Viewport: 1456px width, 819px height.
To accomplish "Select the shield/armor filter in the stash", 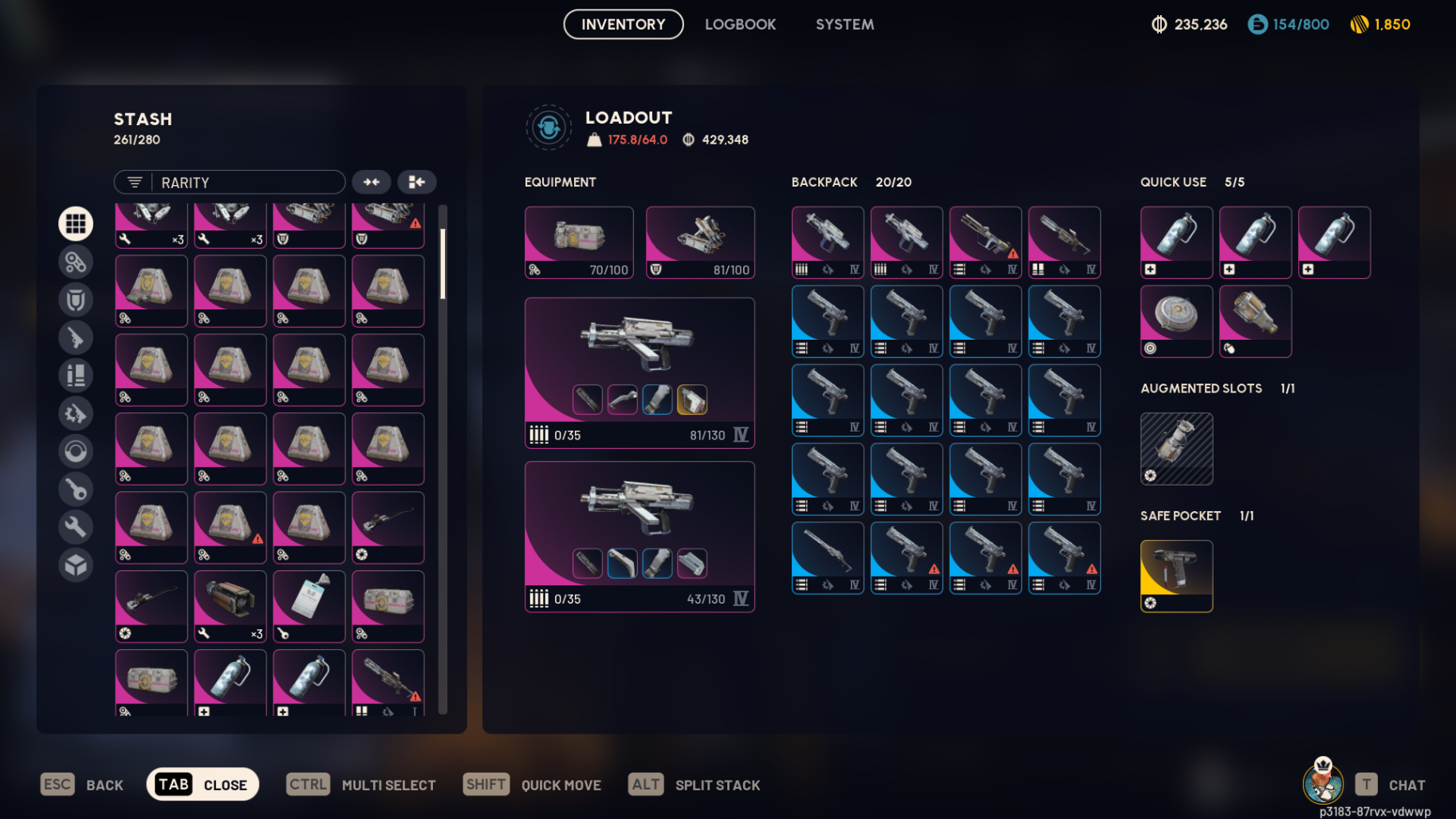I will (x=76, y=300).
